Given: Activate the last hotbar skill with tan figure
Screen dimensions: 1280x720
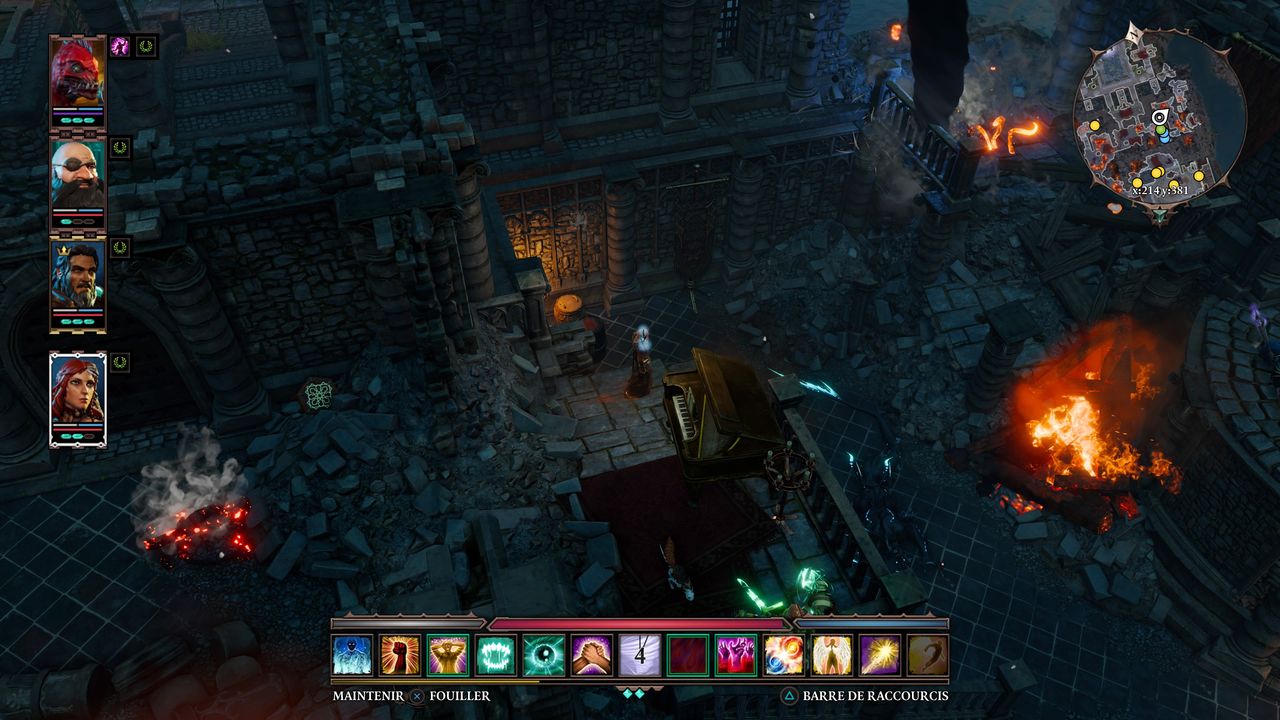Looking at the screenshot, I should coord(927,655).
